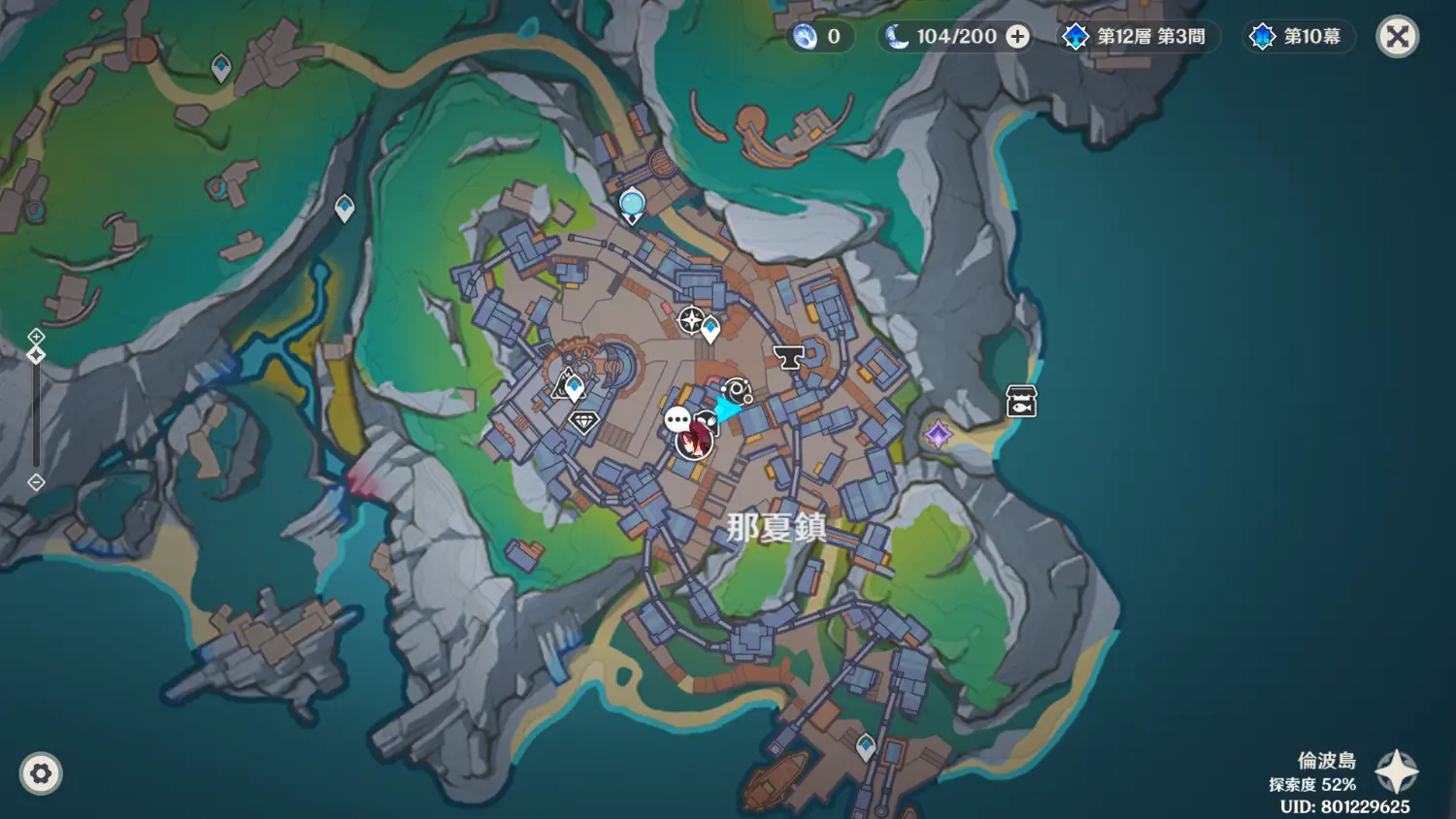This screenshot has height=819, width=1456.
Task: Select the compass-star Adventurers' Guild marker
Action: [690, 319]
